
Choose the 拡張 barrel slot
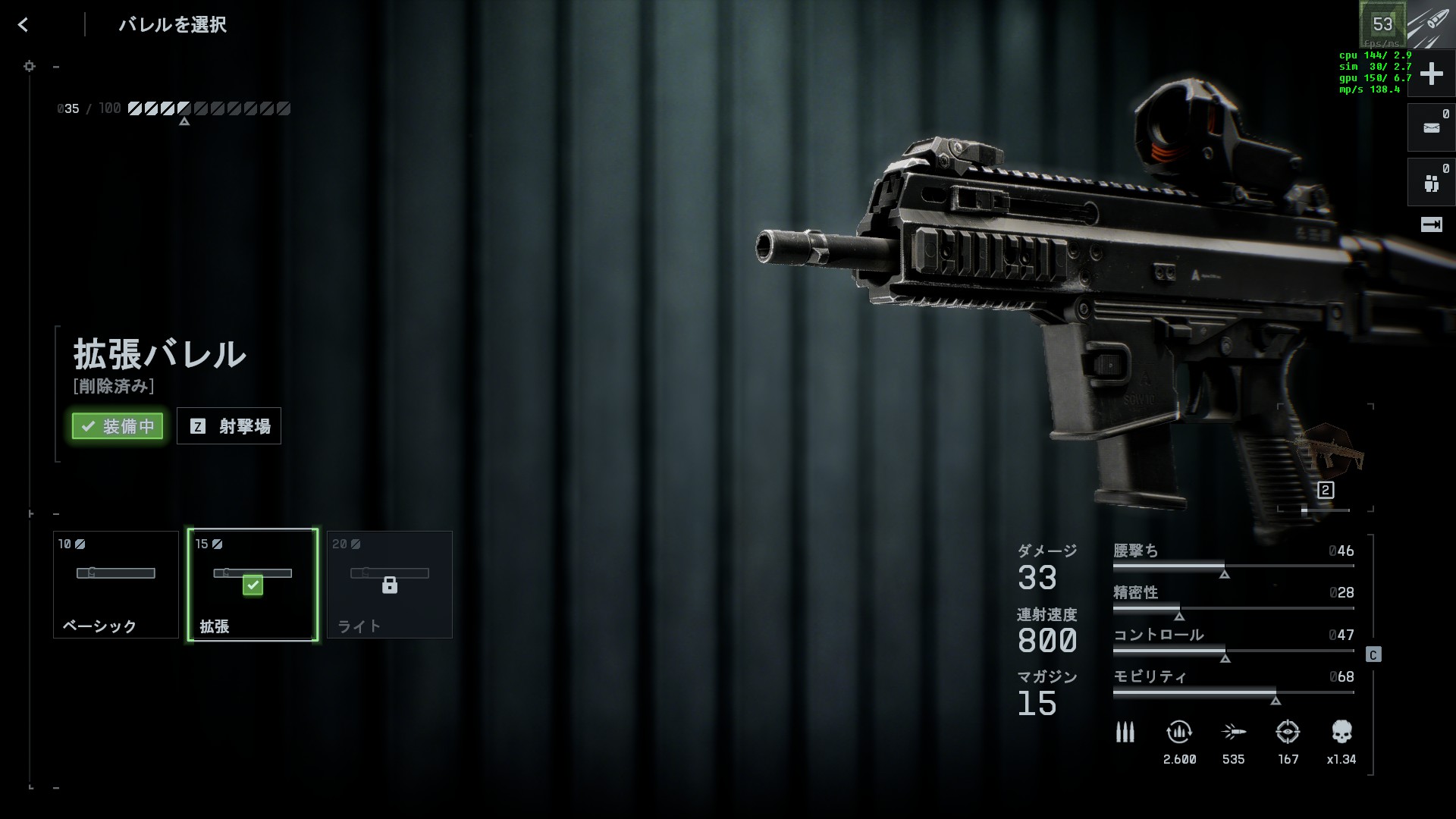(x=253, y=585)
